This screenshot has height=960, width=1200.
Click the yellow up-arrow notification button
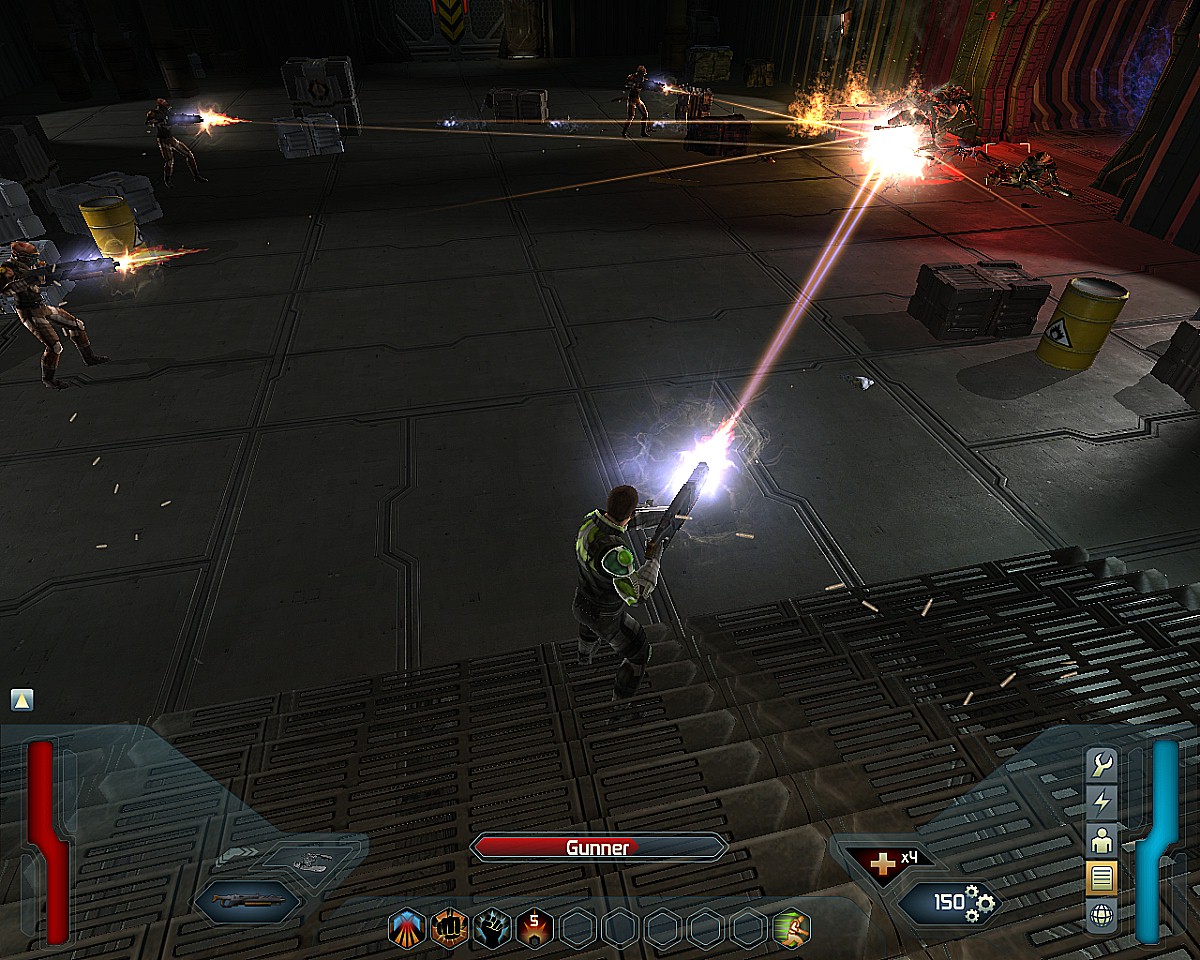(22, 700)
